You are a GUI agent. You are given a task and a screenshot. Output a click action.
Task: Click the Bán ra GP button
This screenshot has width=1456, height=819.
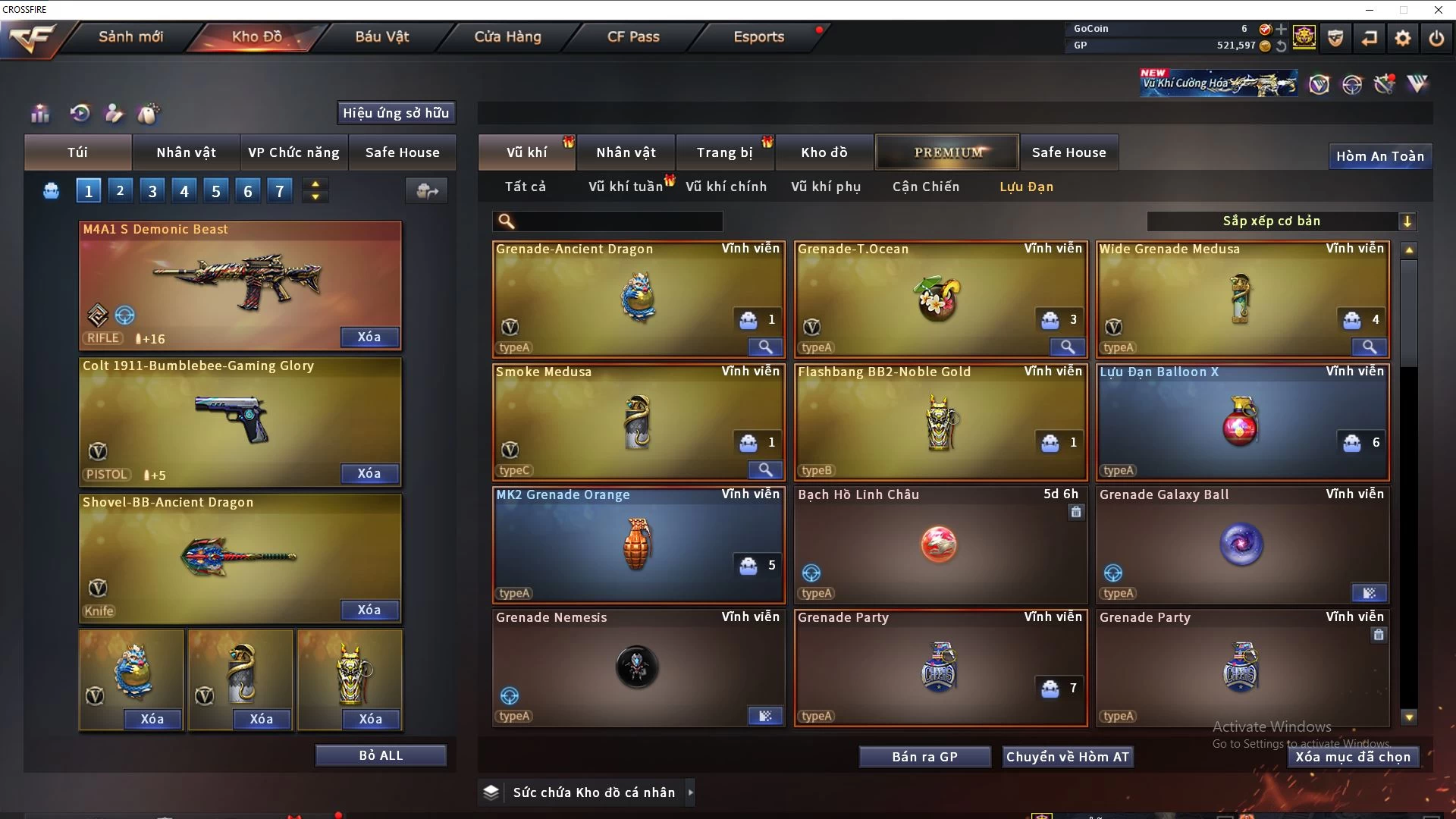pos(924,757)
